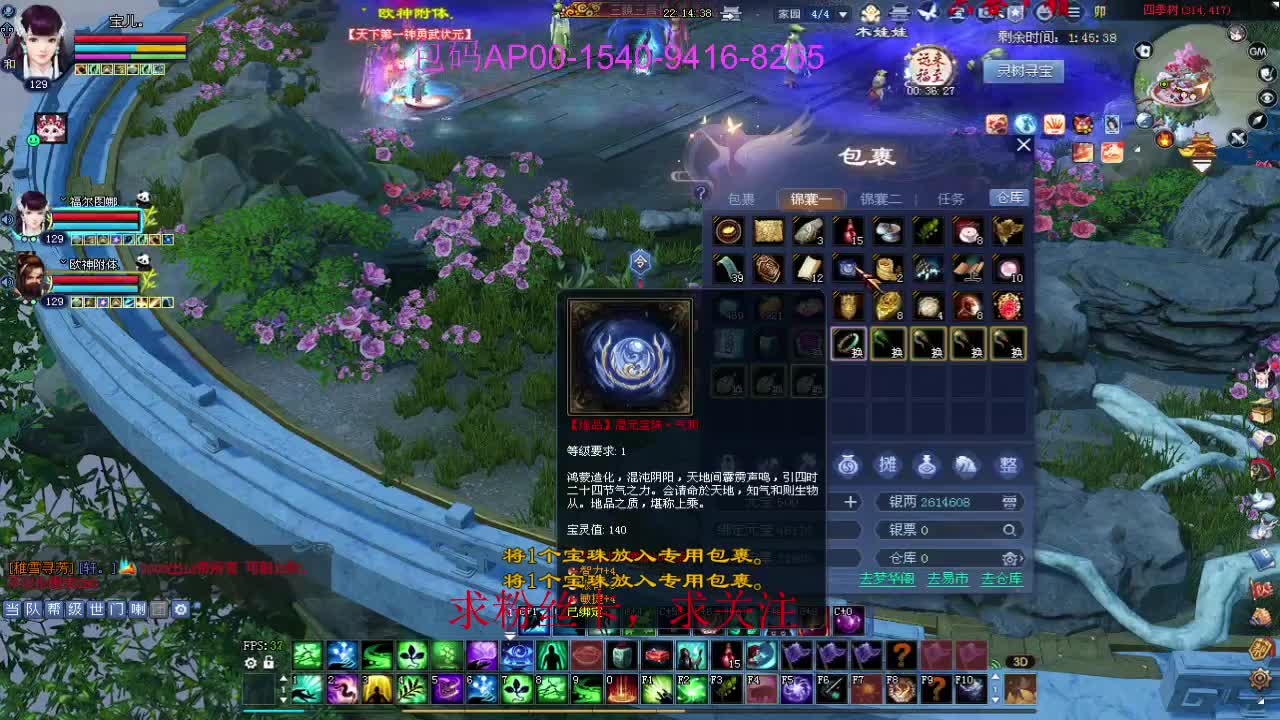Expand the + control beside the 银两 currency row
The height and width of the screenshot is (720, 1280).
tap(852, 501)
